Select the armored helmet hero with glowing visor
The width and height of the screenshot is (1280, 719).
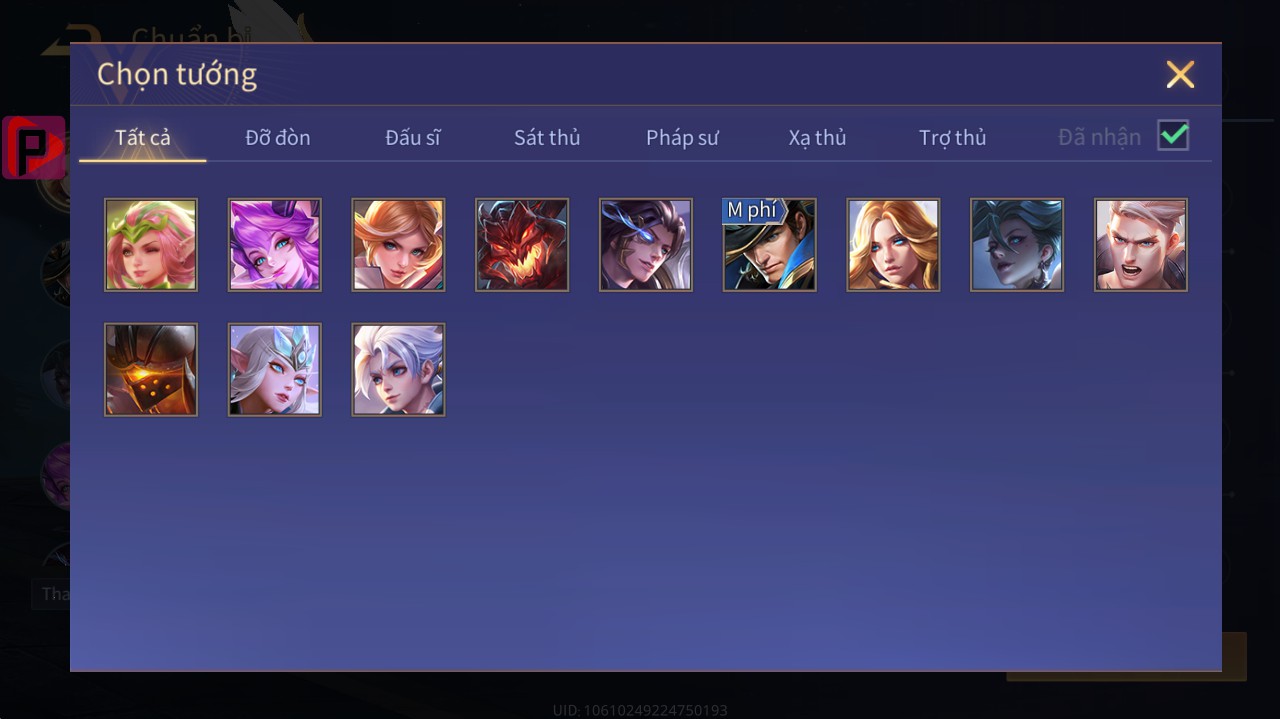point(151,369)
